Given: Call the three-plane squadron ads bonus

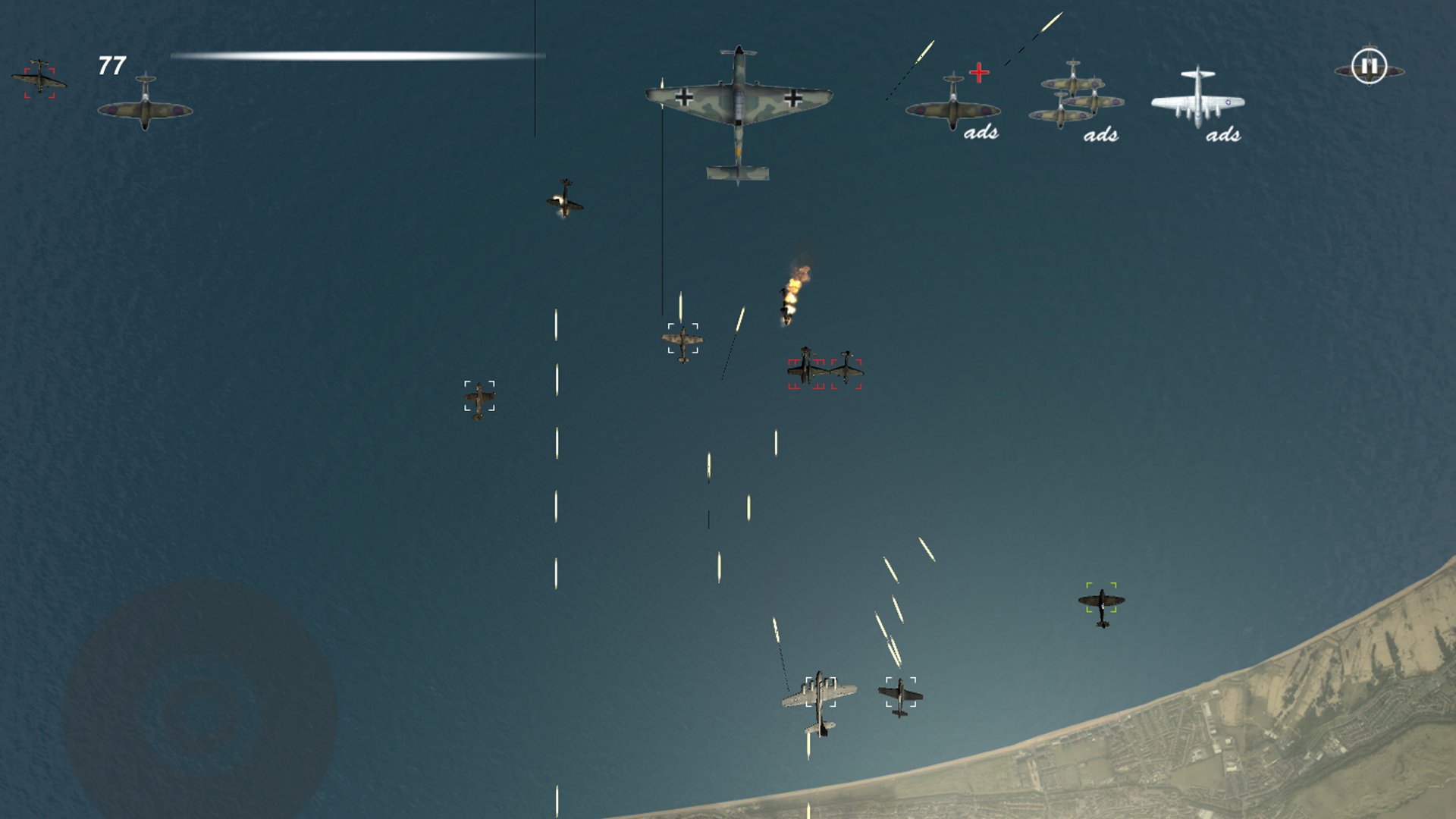Looking at the screenshot, I should (x=1075, y=102).
